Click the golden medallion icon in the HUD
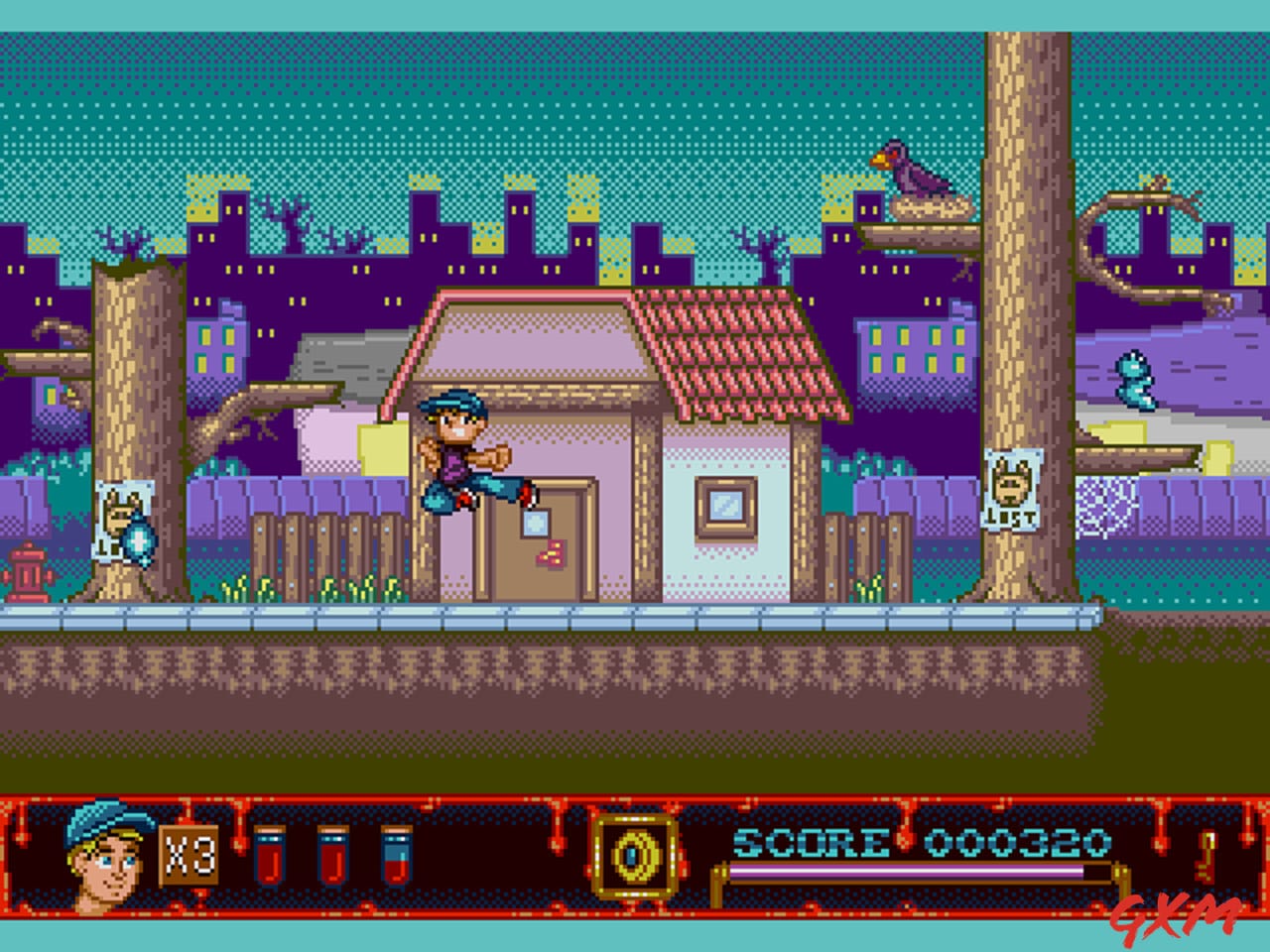Image resolution: width=1270 pixels, height=952 pixels. coord(633,855)
